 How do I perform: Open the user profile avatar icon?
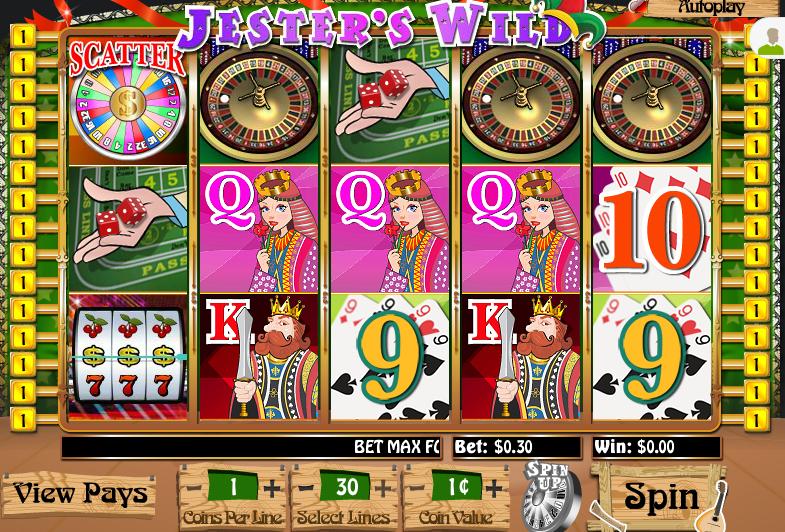[769, 42]
